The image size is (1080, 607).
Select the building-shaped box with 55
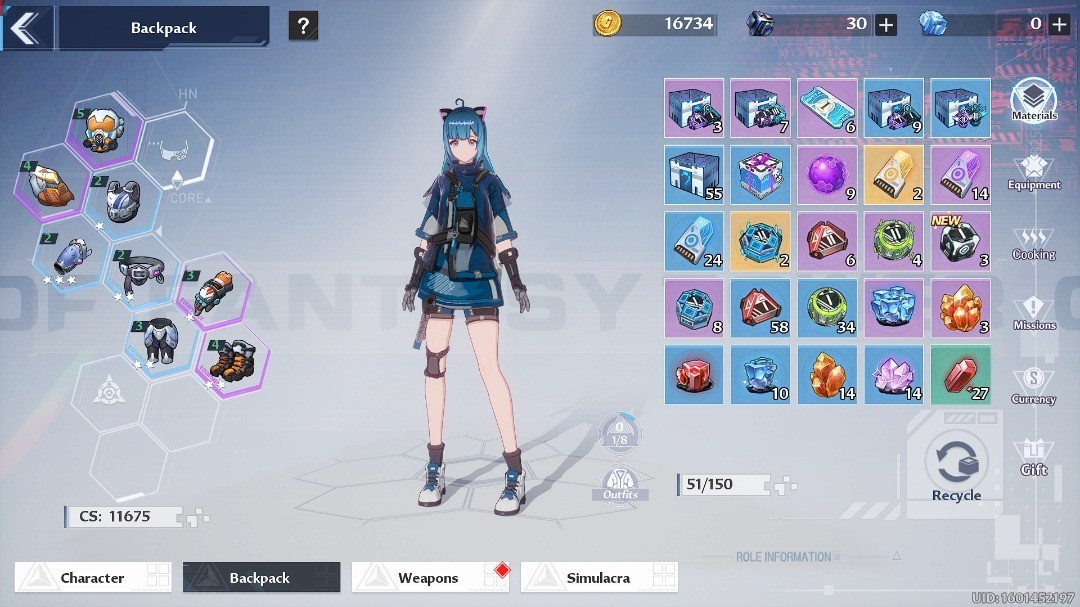694,175
